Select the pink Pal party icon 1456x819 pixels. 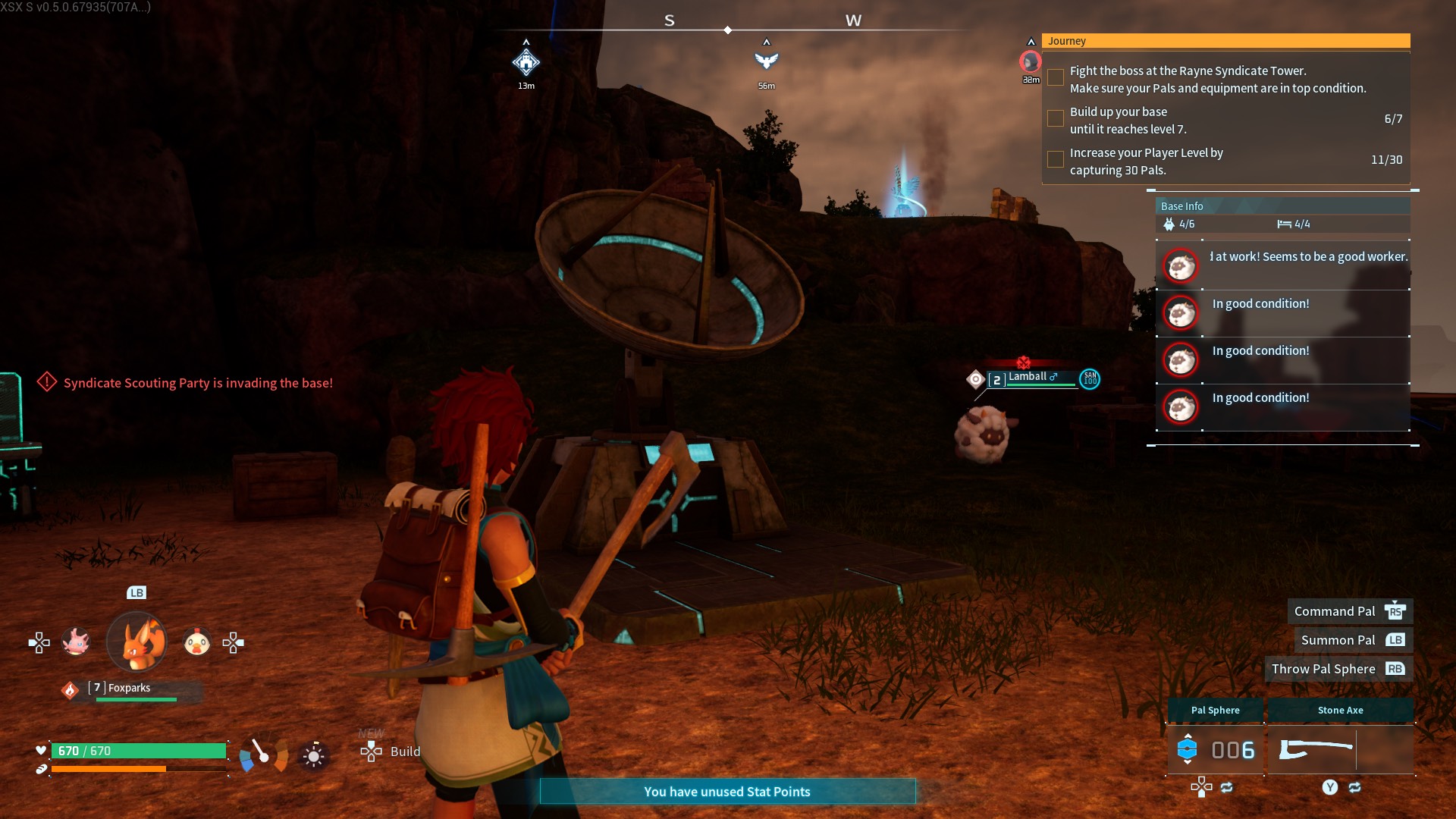[76, 642]
